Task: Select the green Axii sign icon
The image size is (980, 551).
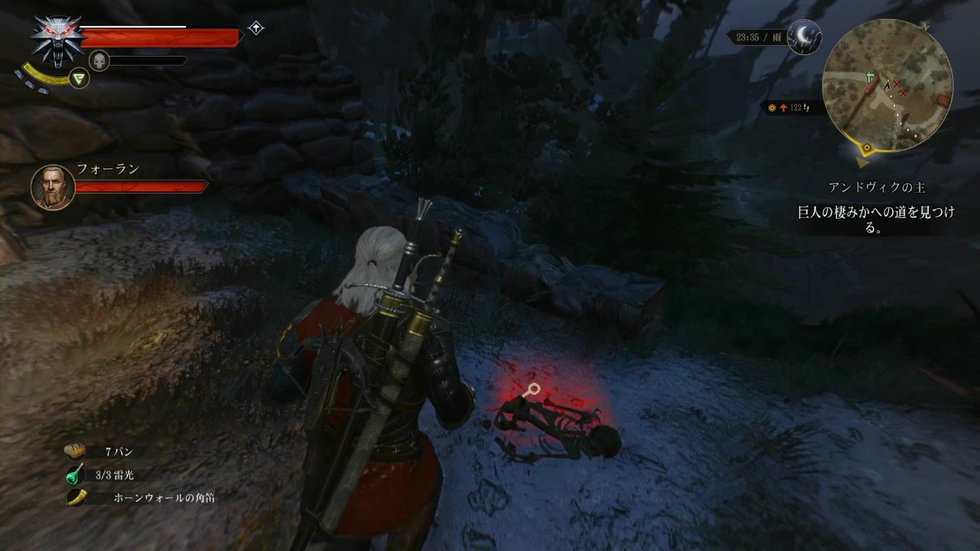Action: pos(81,78)
